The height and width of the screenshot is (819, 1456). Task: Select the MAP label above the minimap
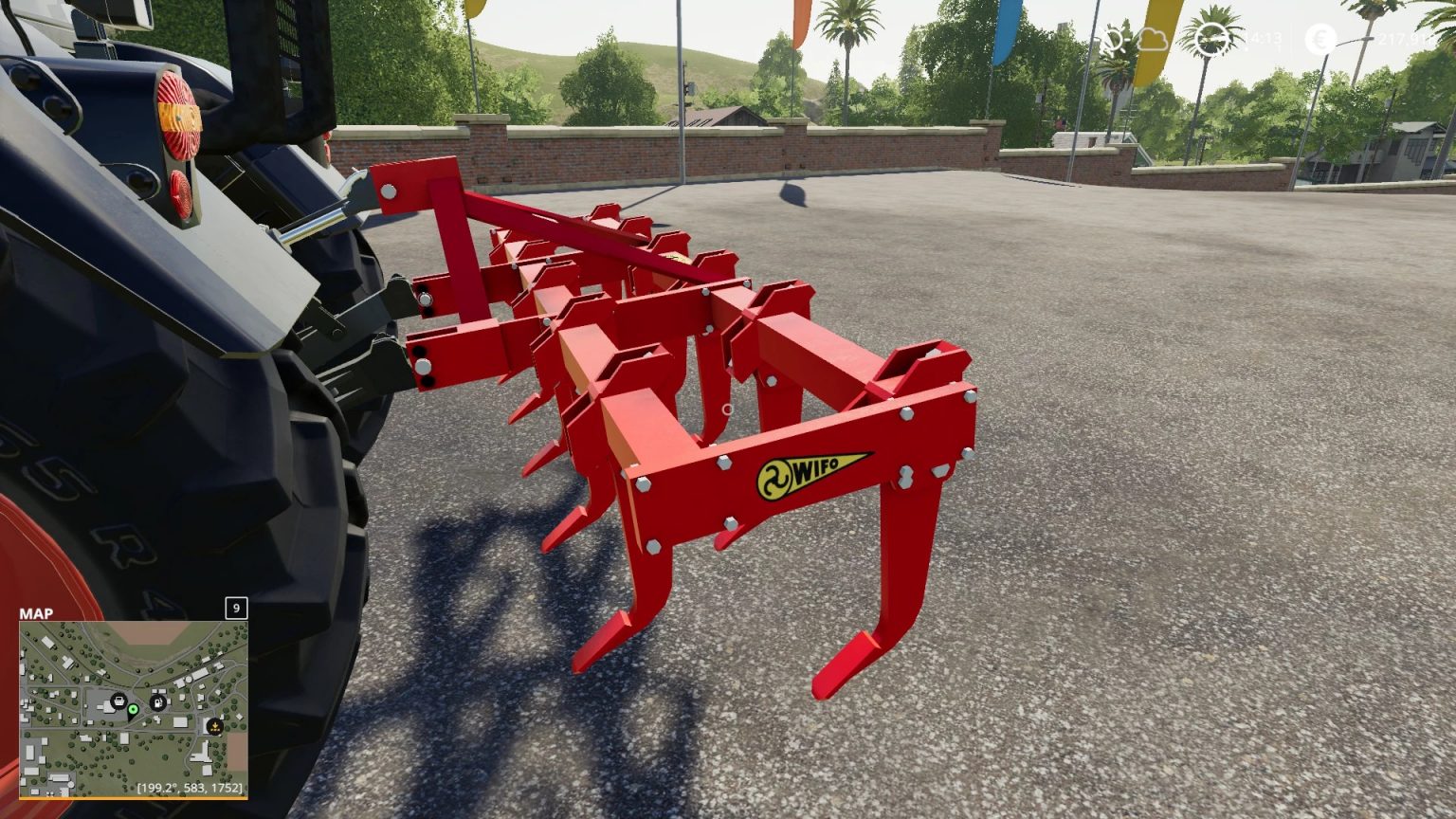35,613
